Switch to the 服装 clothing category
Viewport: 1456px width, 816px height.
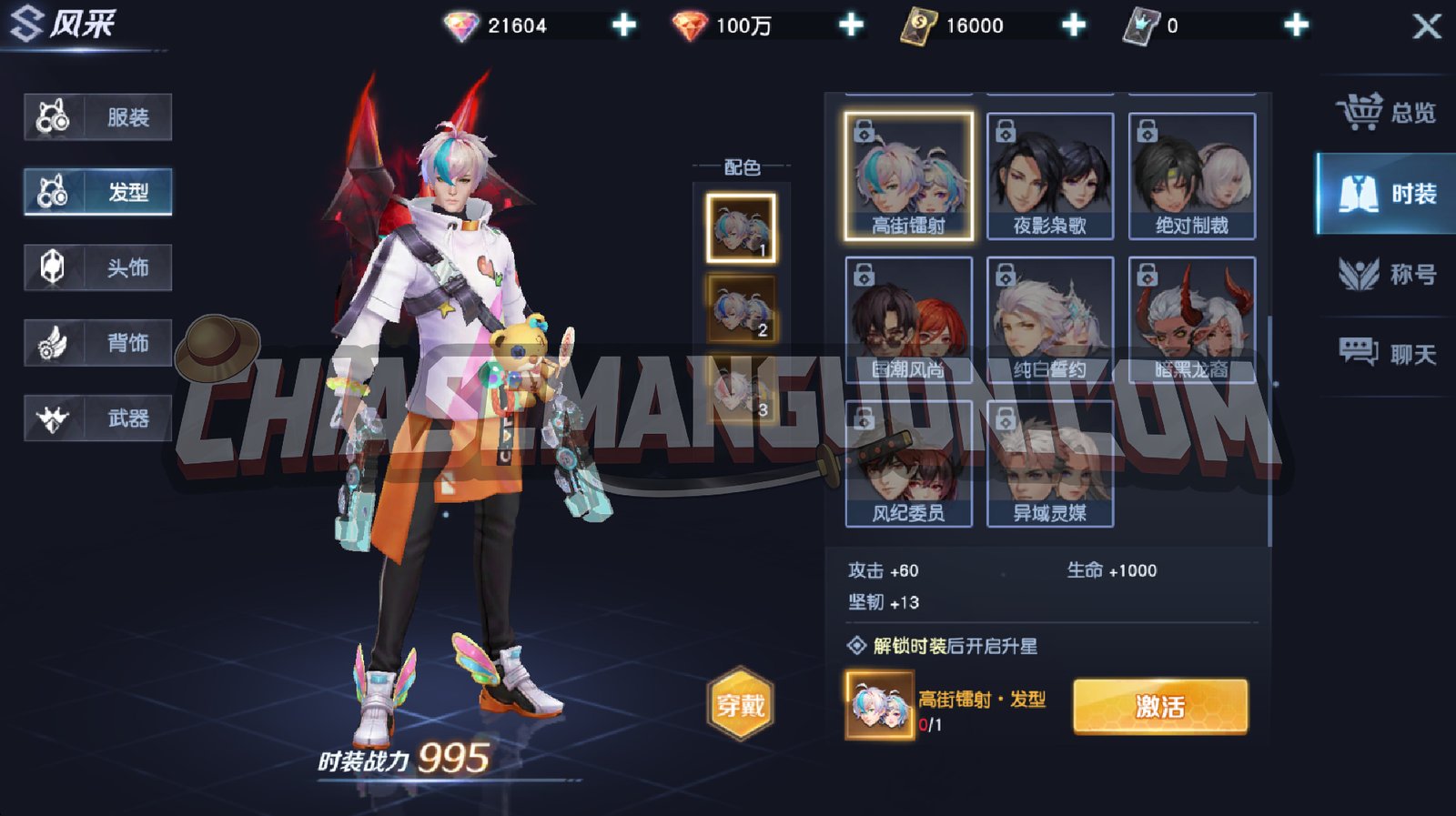pos(98,117)
